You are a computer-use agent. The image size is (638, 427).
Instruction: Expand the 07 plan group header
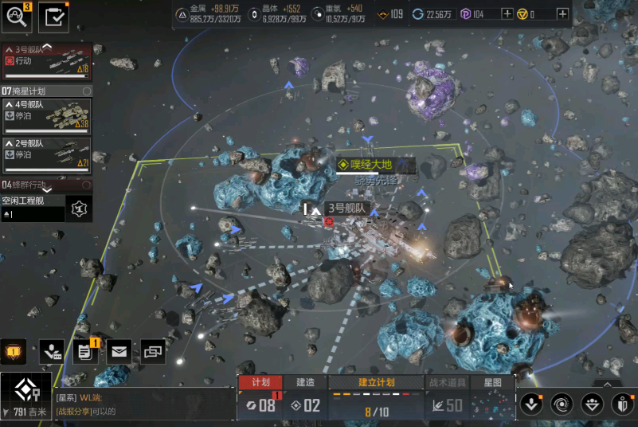coord(46,91)
